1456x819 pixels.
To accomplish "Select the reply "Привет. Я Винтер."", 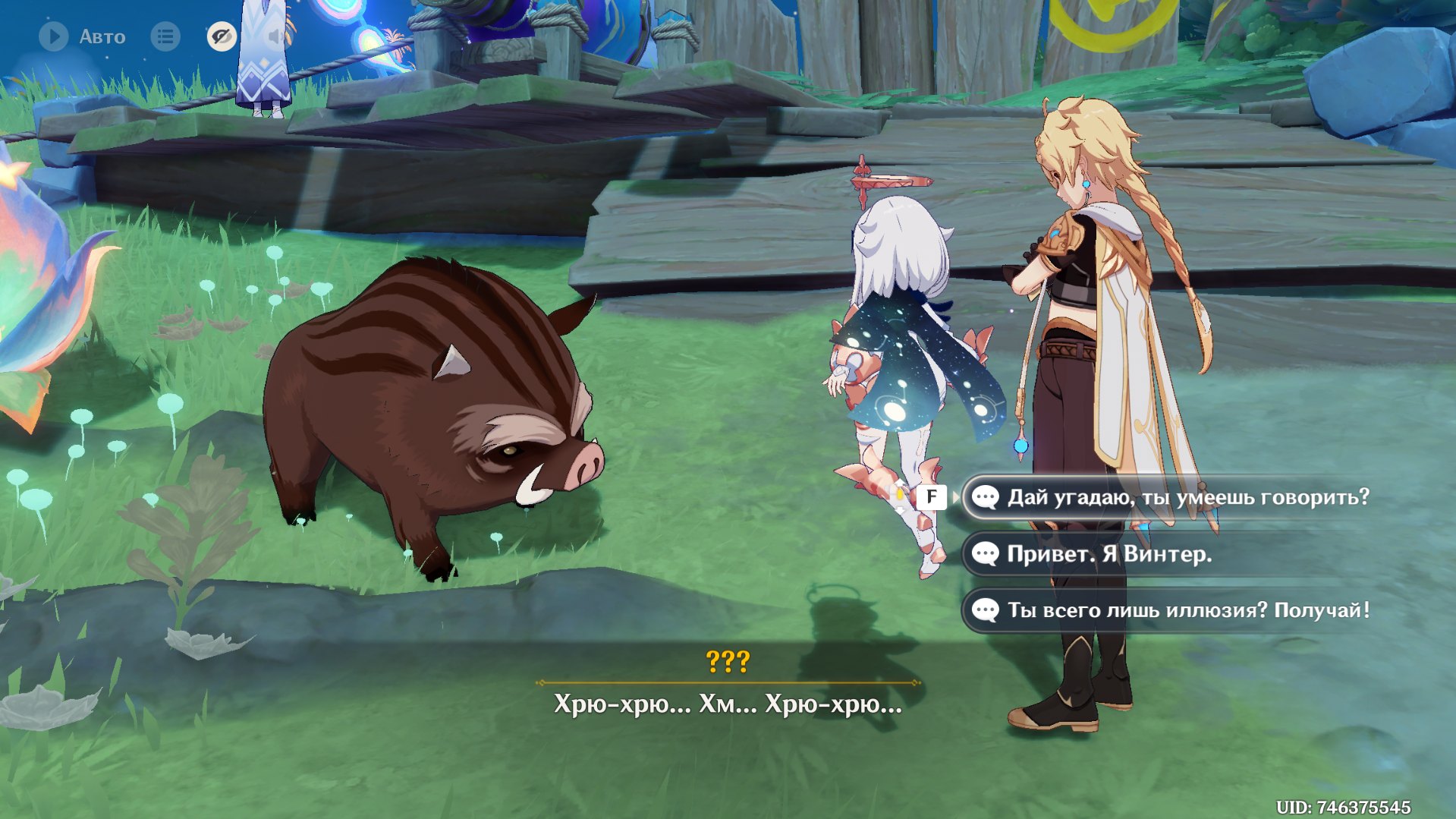I will click(x=1109, y=554).
